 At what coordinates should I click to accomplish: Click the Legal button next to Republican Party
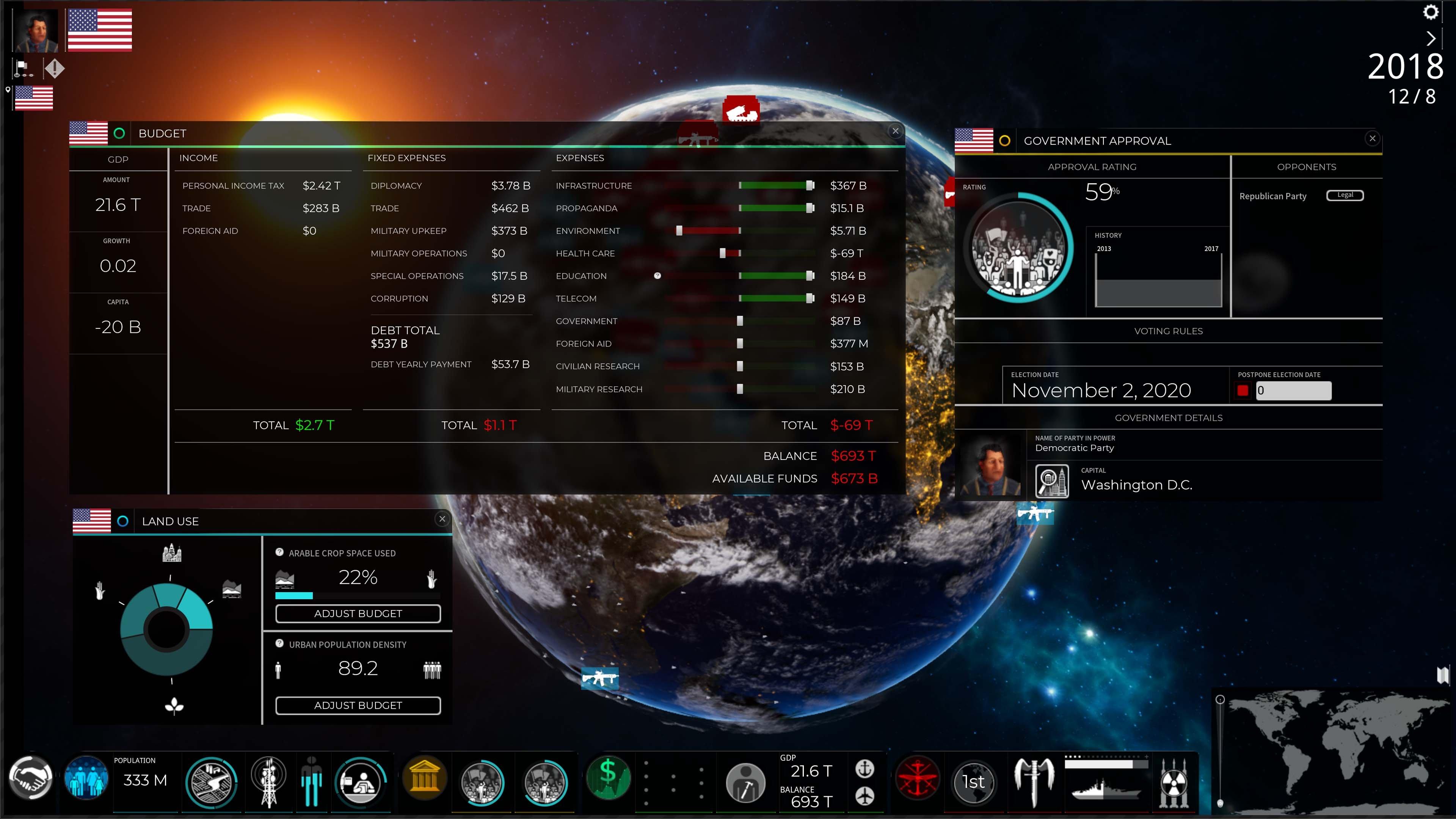click(1345, 195)
